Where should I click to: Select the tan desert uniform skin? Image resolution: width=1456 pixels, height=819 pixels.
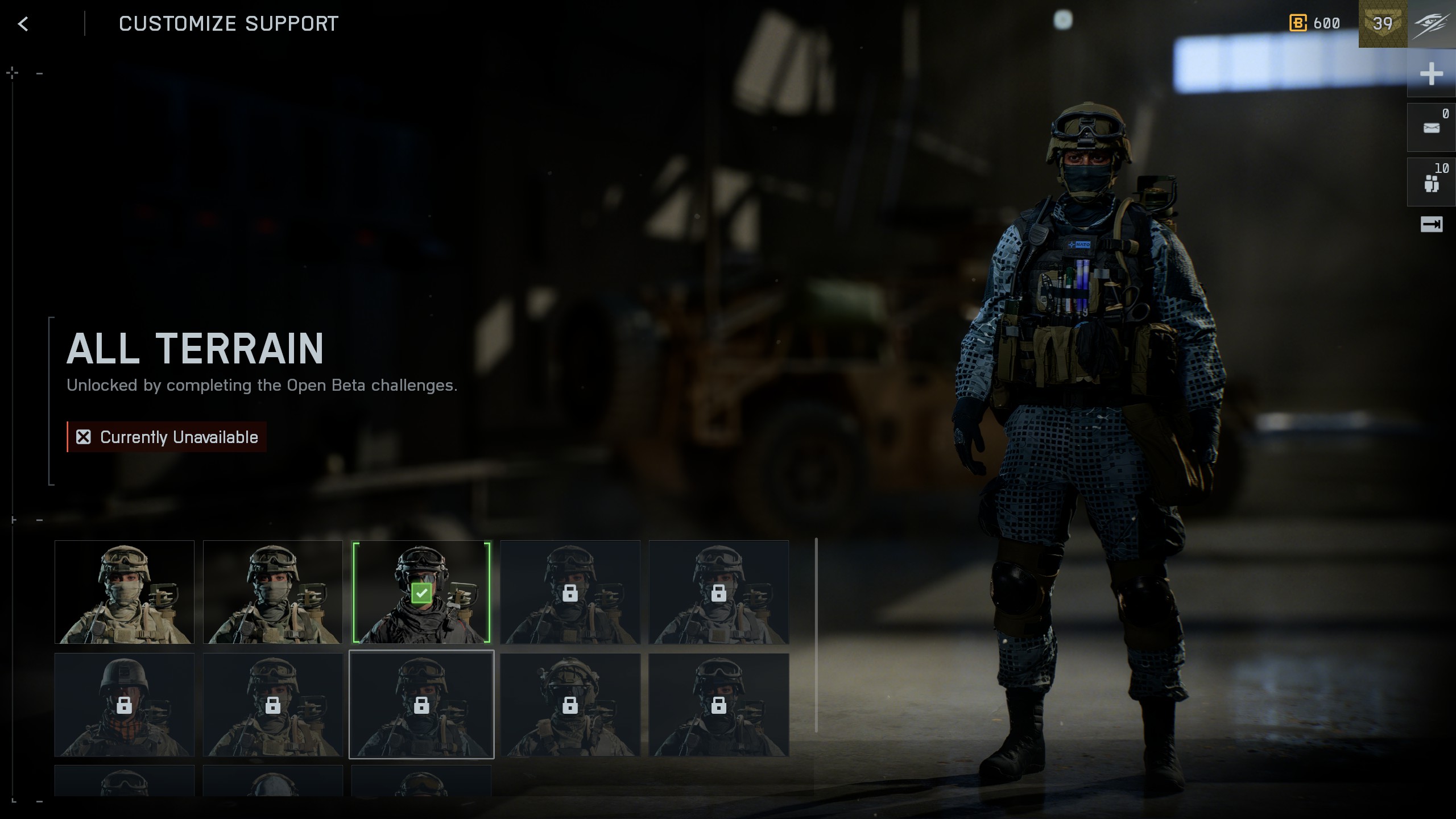coord(125,592)
